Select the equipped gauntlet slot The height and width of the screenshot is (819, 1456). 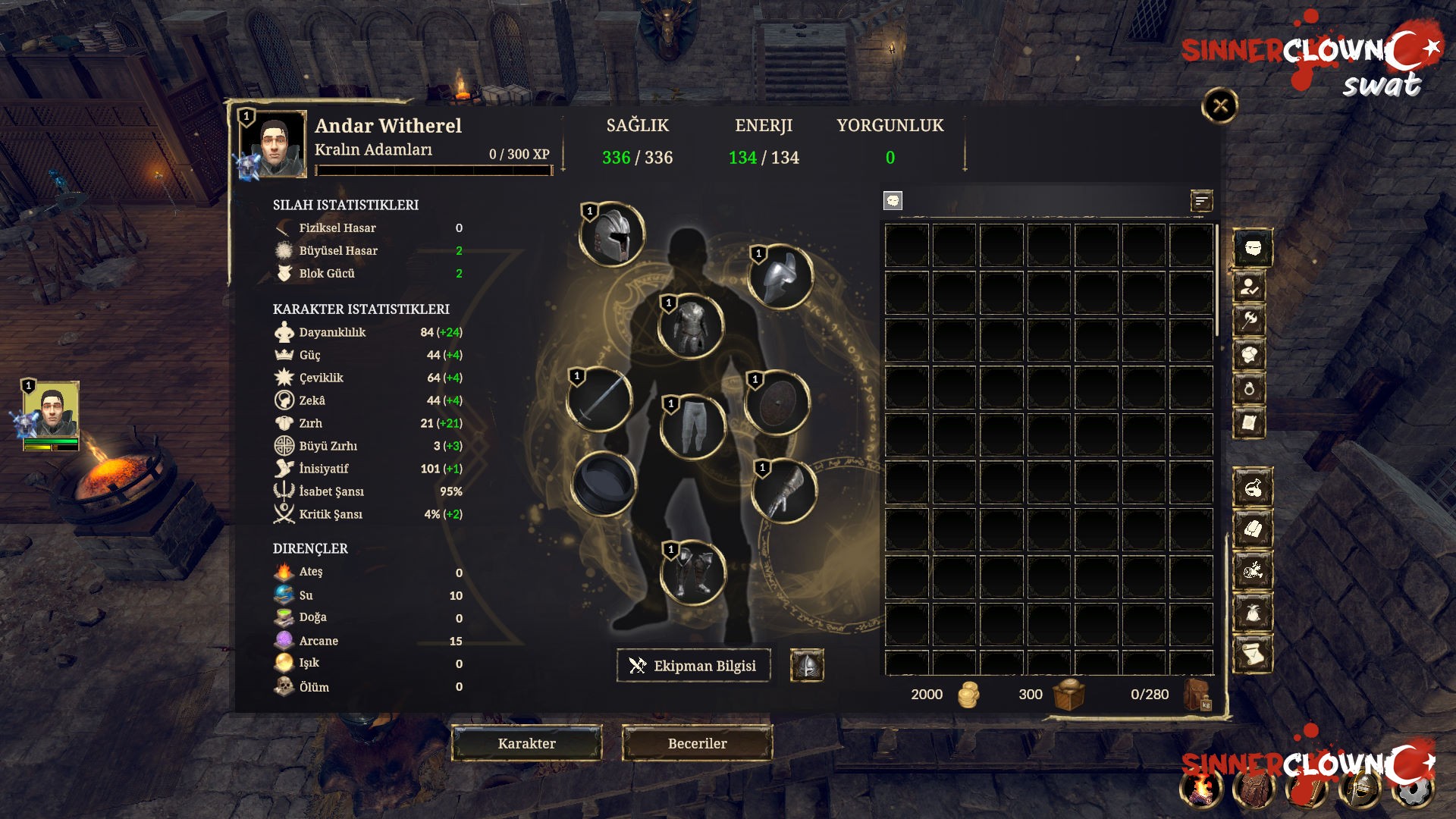(x=784, y=491)
